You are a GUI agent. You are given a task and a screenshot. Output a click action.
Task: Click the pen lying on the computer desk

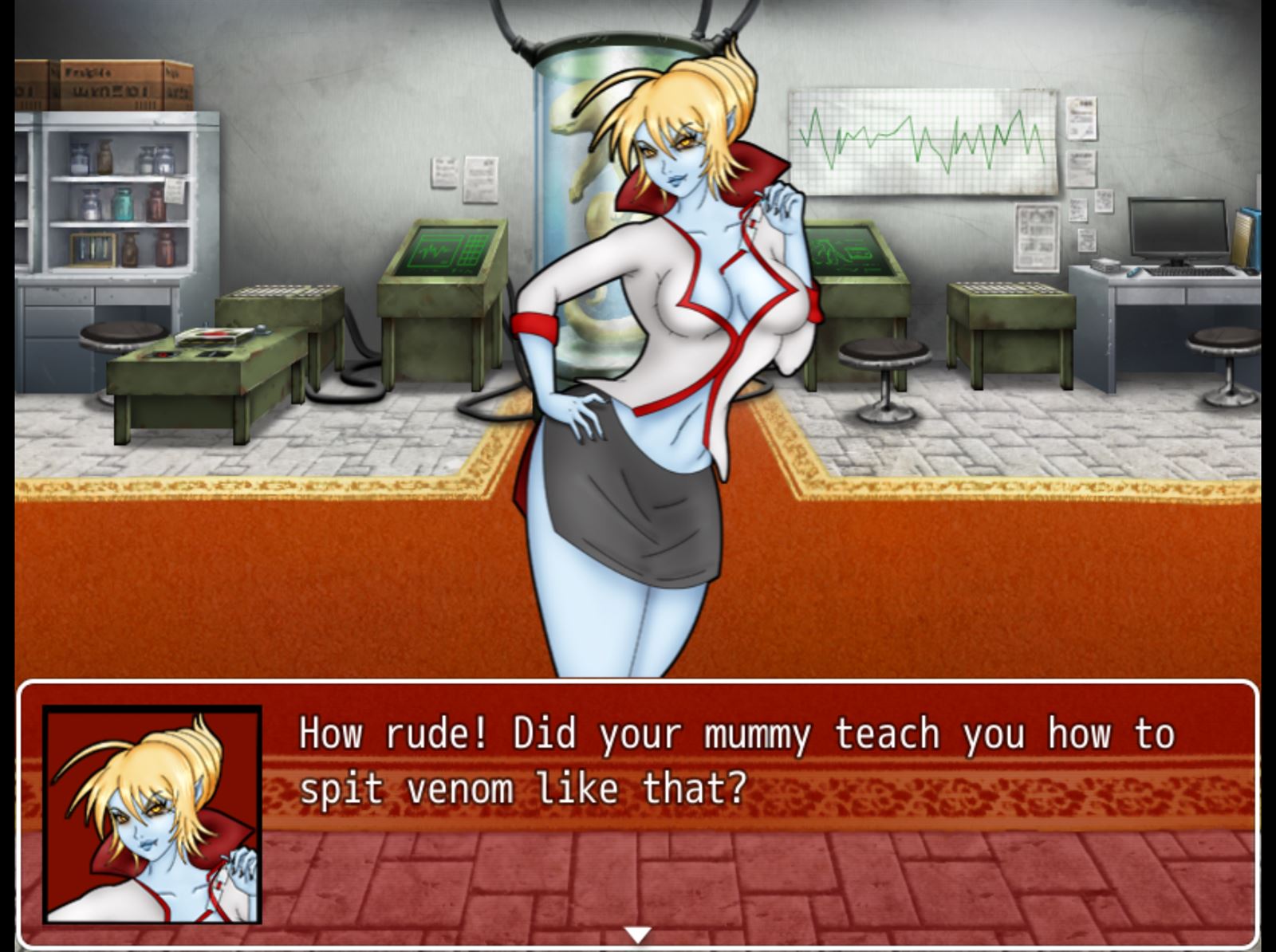coord(1134,273)
